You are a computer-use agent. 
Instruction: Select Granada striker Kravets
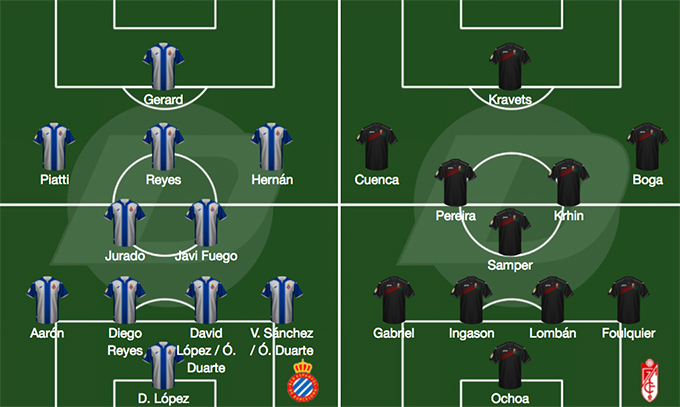(510, 66)
